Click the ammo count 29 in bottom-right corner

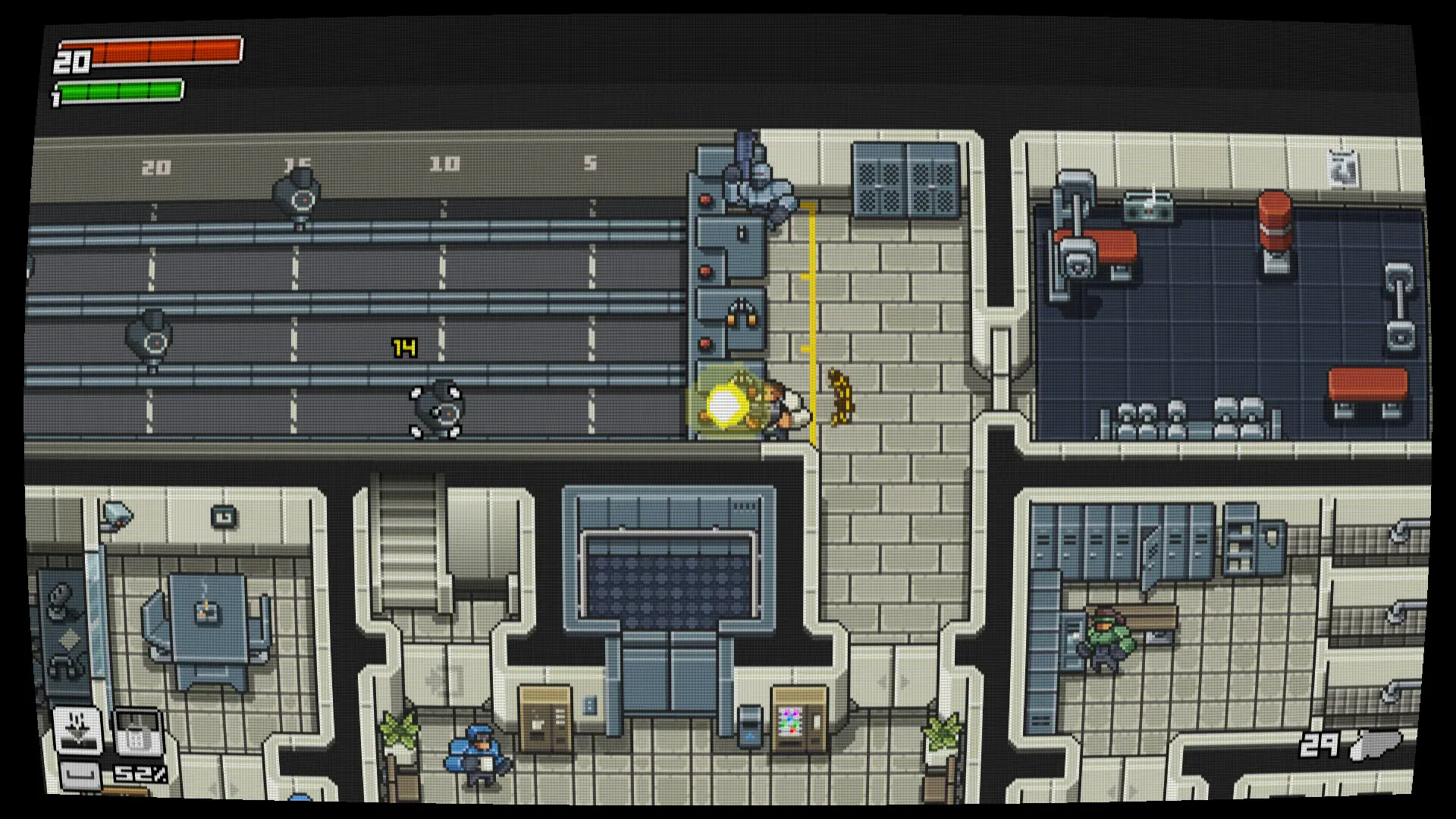coord(1319,747)
